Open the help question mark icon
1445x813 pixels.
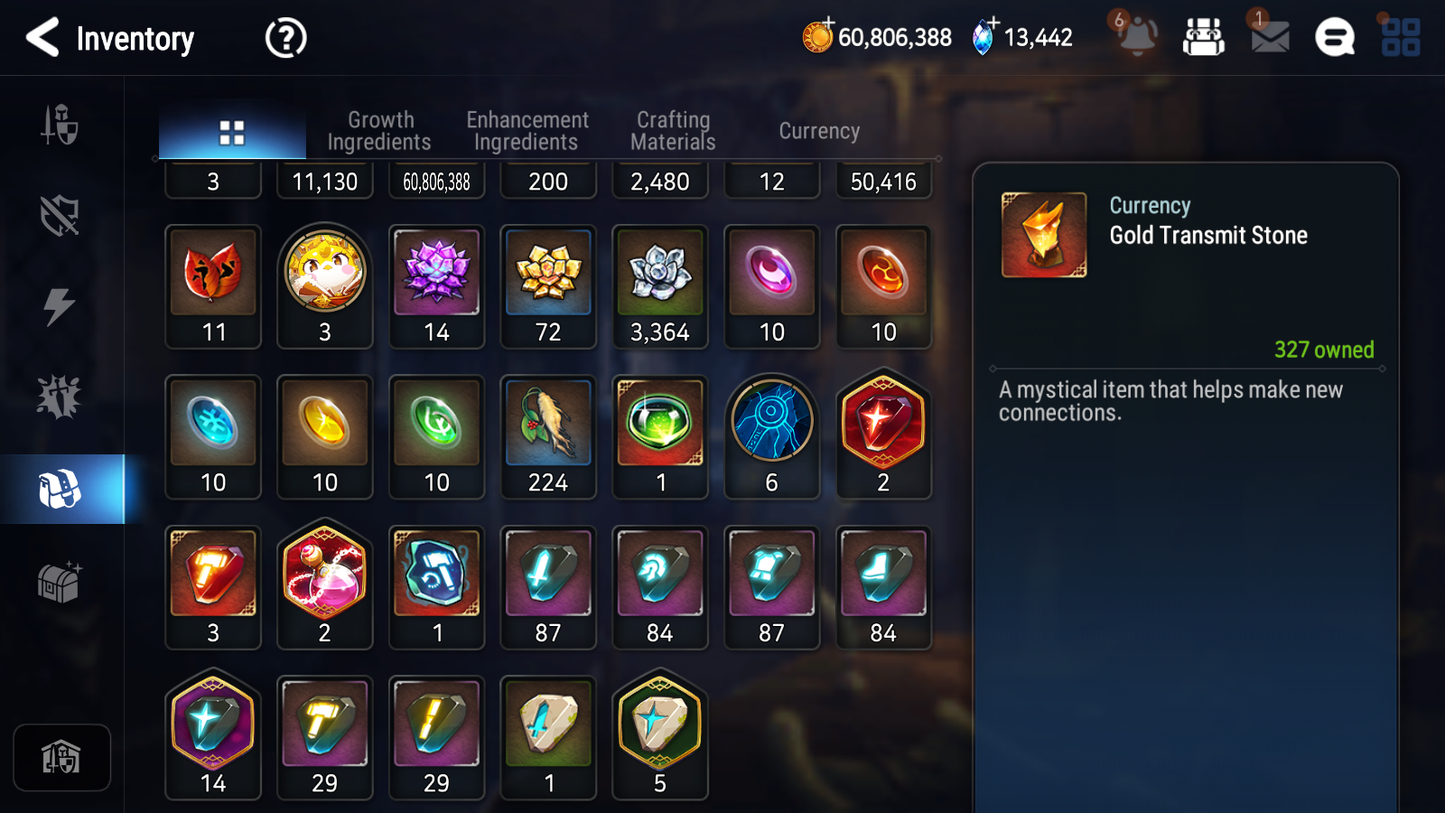(285, 37)
